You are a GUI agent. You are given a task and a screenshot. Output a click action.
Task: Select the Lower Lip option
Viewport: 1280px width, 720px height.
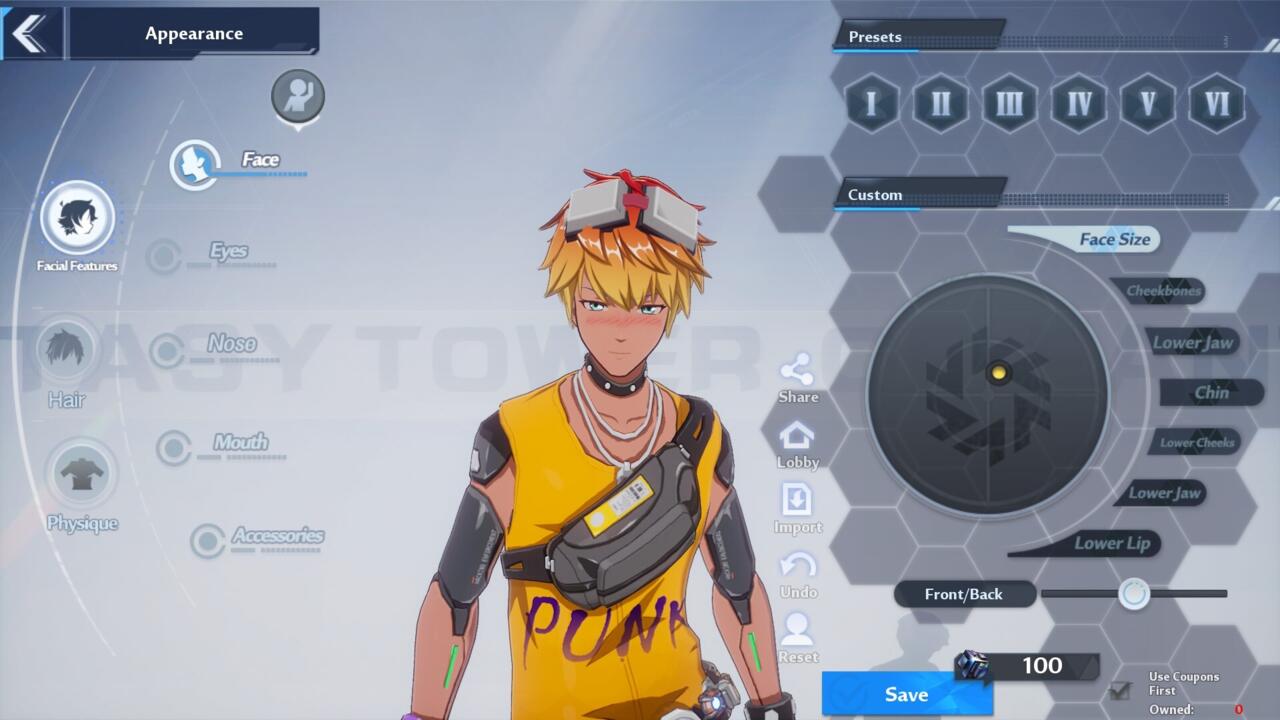click(1112, 543)
